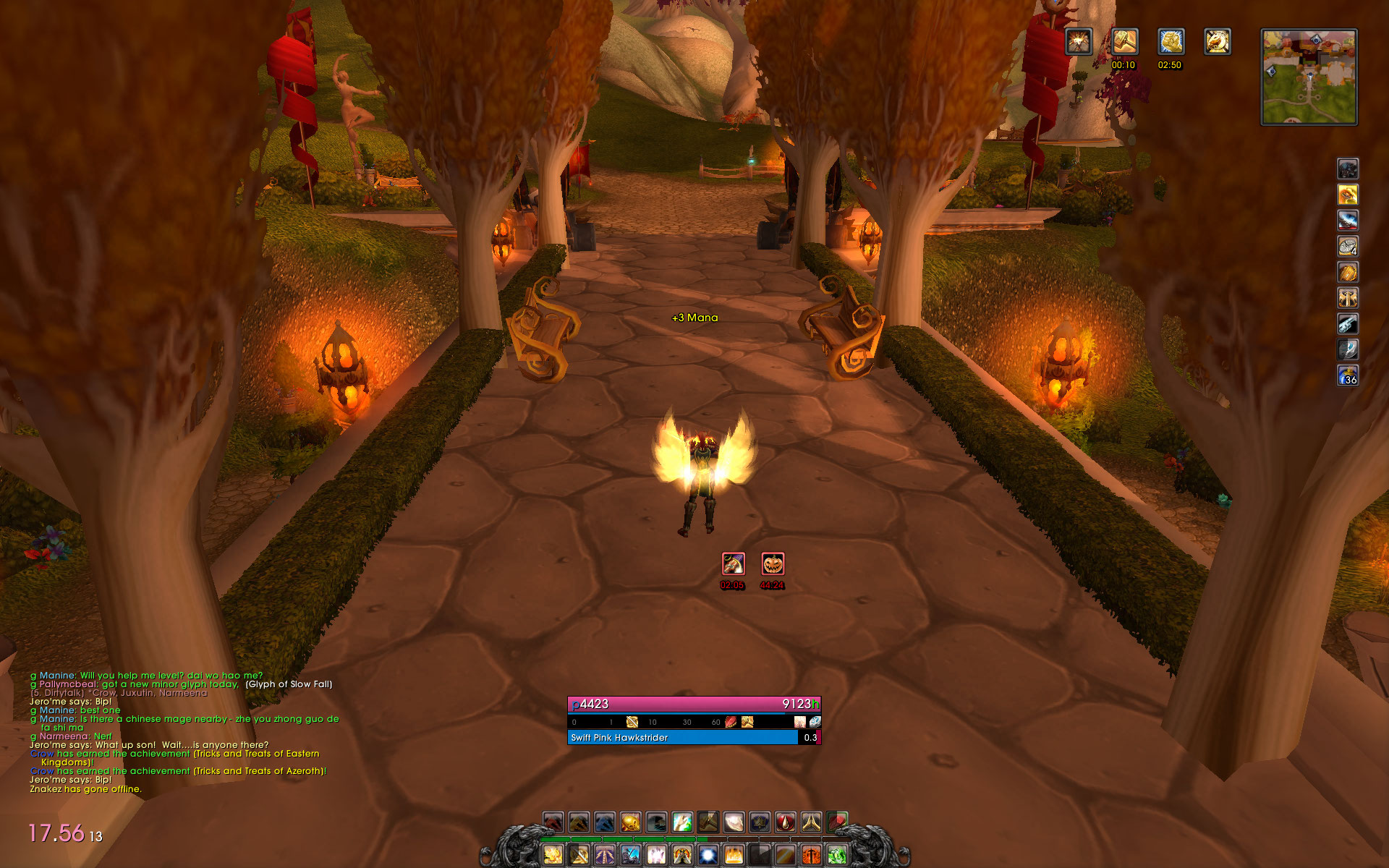Viewport: 1389px width, 868px height.
Task: Open the Tricks and Treats of Azeroth achievement link
Action: (259, 771)
